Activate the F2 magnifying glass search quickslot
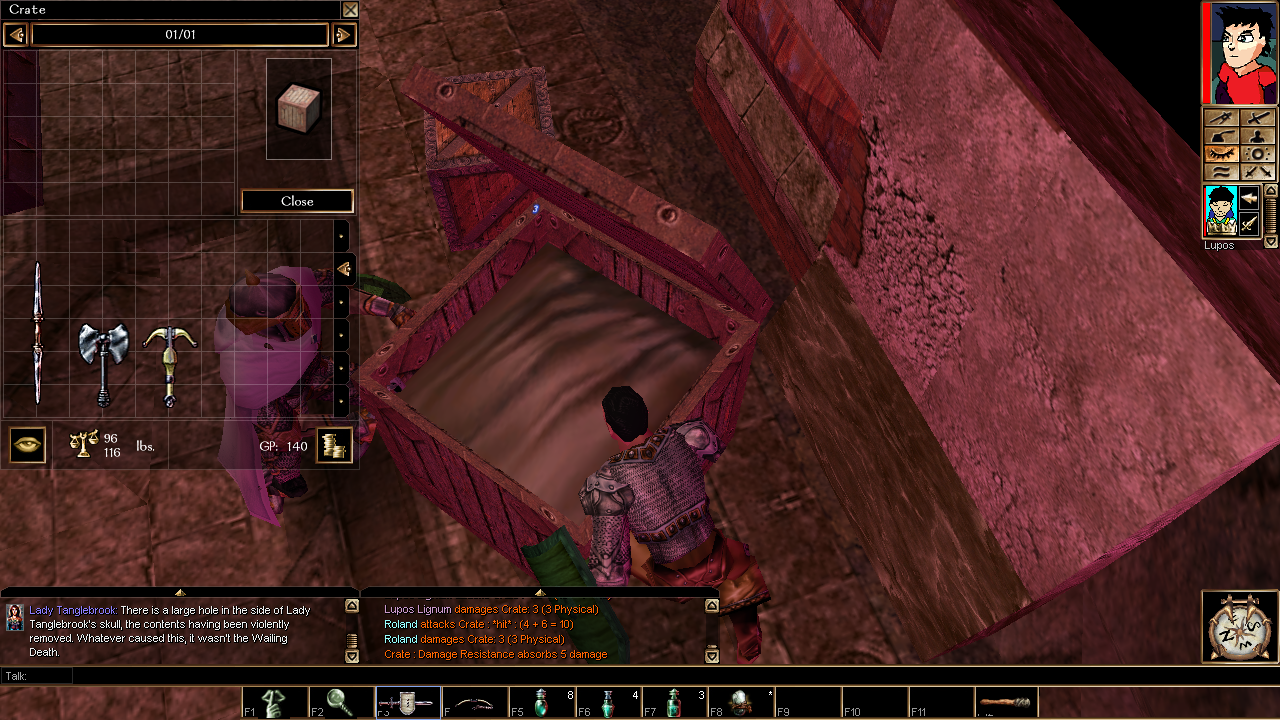Screen dimensions: 1280x720 (x=341, y=703)
